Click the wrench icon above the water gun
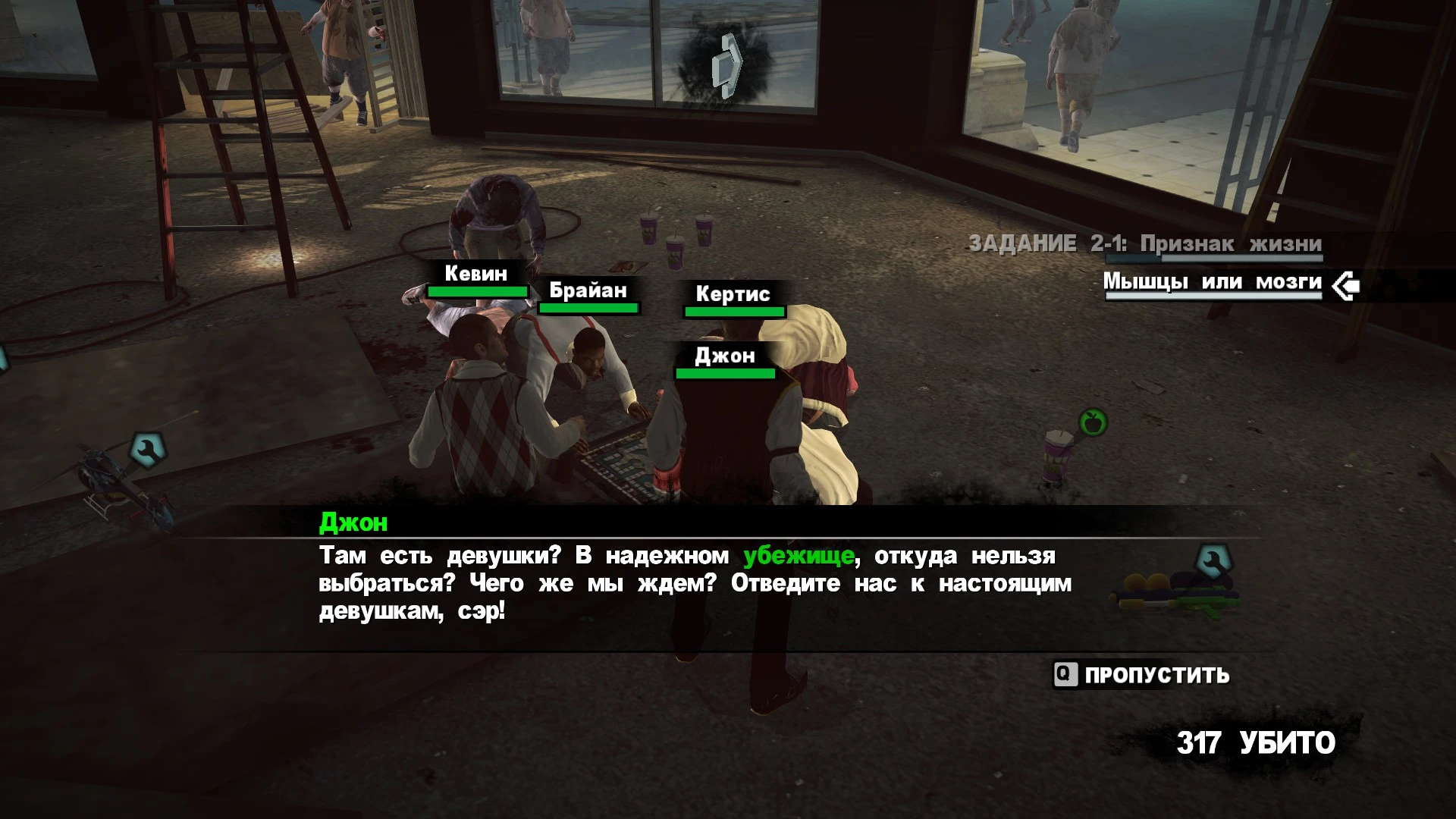This screenshot has width=1456, height=819. coord(1213,562)
